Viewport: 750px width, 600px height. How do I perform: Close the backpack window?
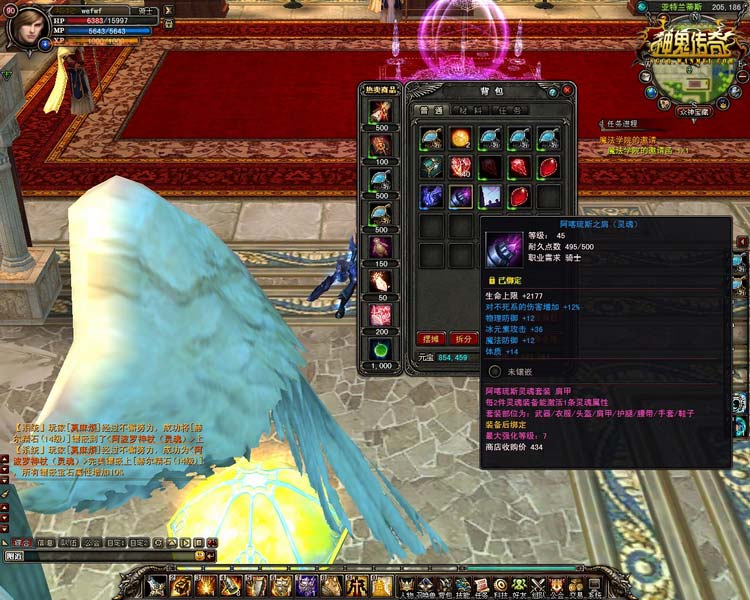click(567, 90)
